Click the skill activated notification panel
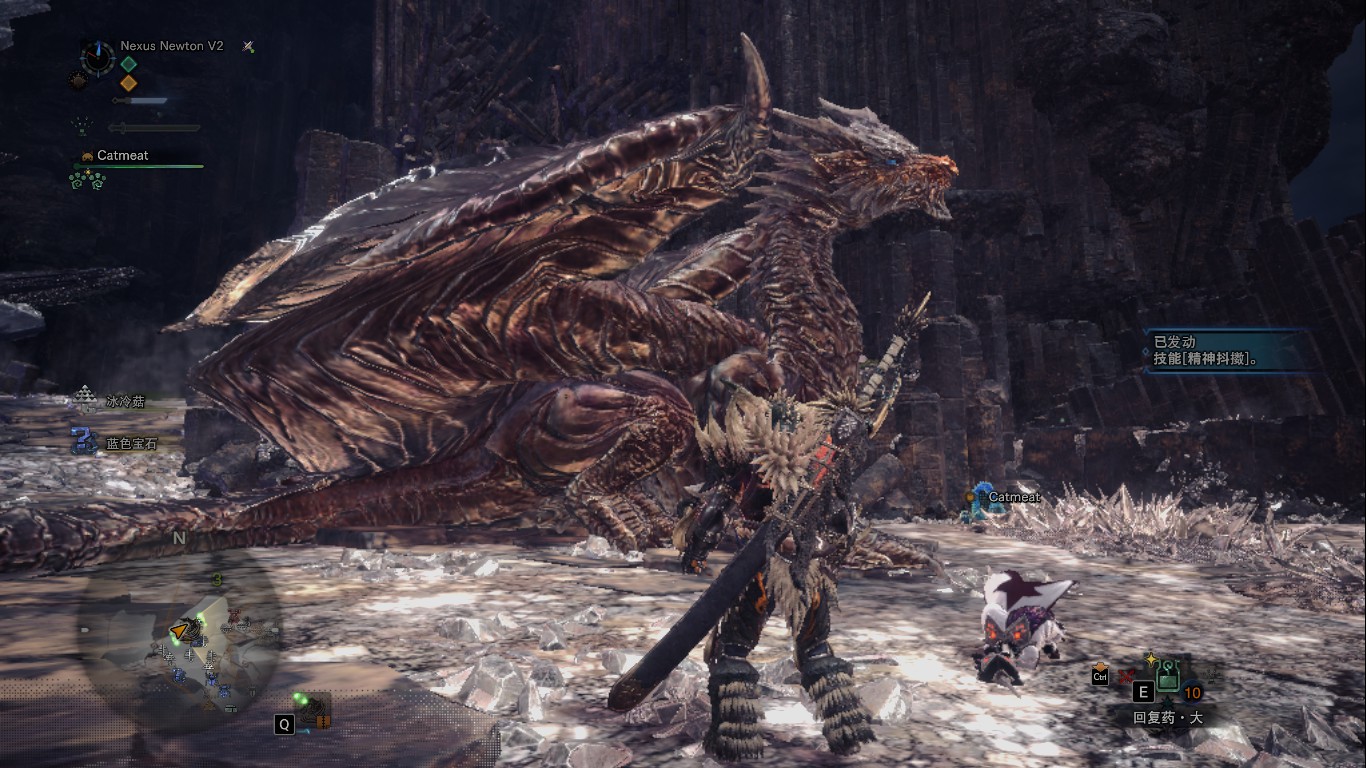 point(1226,350)
